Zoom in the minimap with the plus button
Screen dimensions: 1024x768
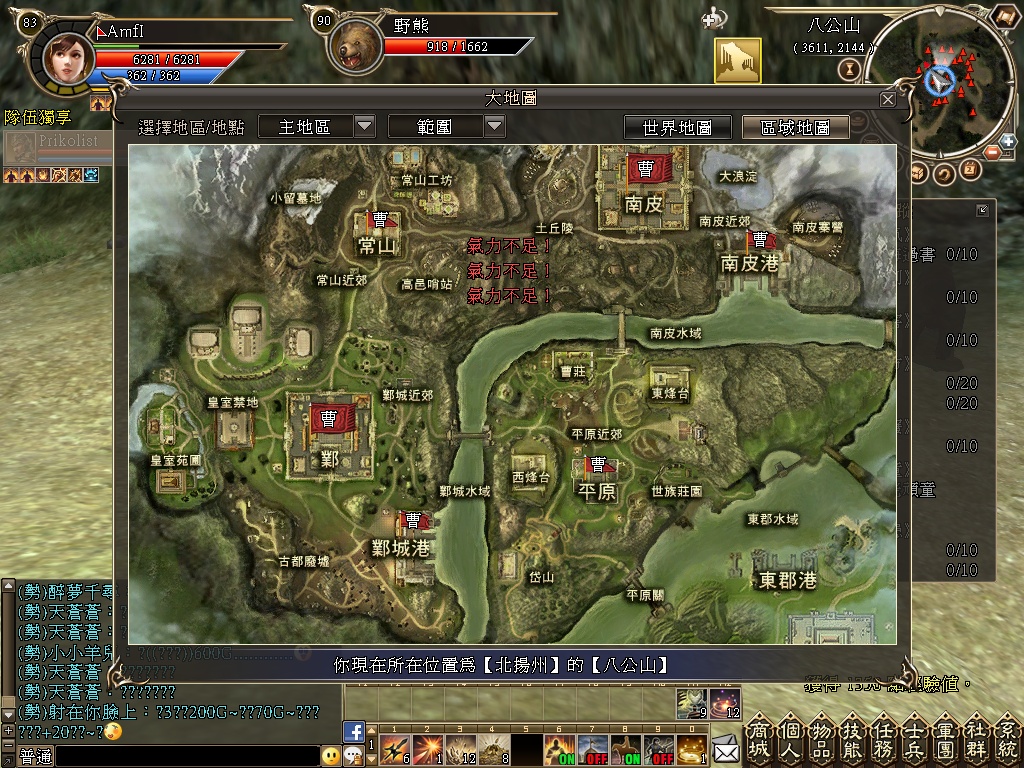[x=1006, y=142]
